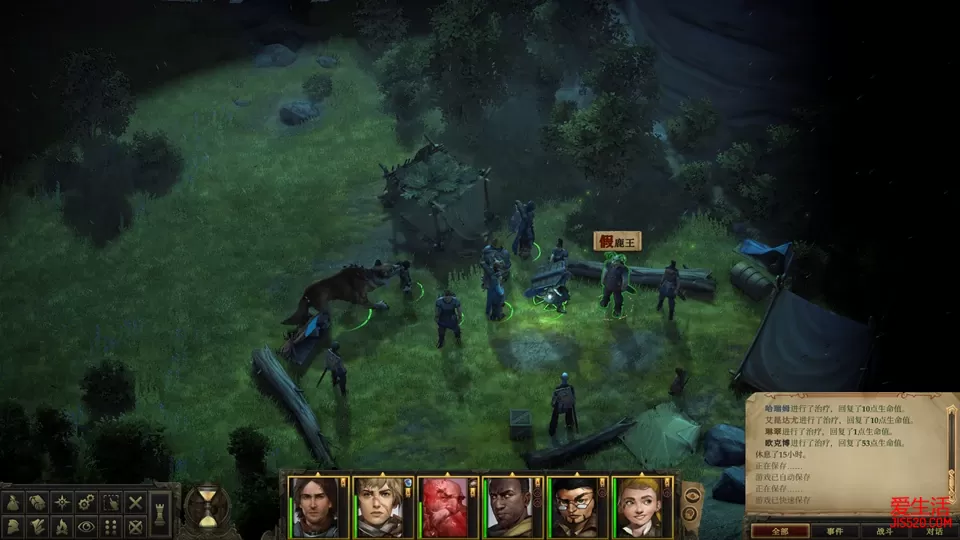The width and height of the screenshot is (960, 540).
Task: Switch to the 对话 log tab
Action: [933, 531]
